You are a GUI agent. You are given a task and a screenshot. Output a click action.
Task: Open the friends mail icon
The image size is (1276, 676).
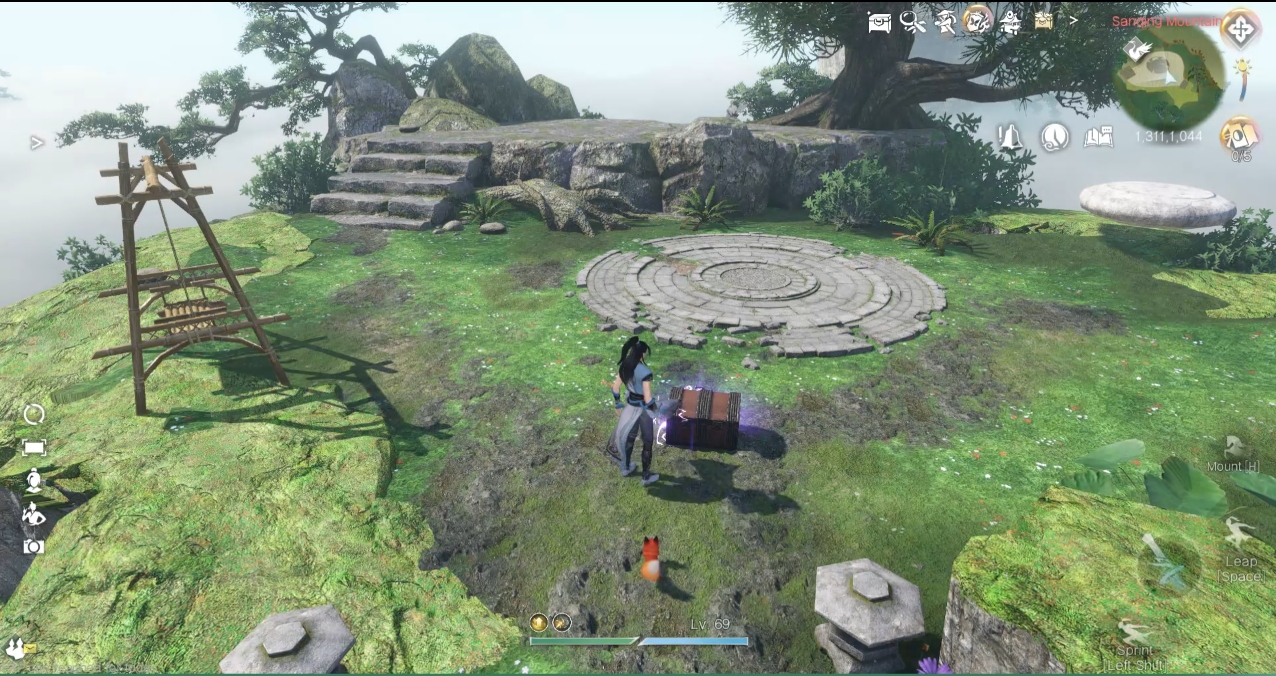(x=17, y=648)
